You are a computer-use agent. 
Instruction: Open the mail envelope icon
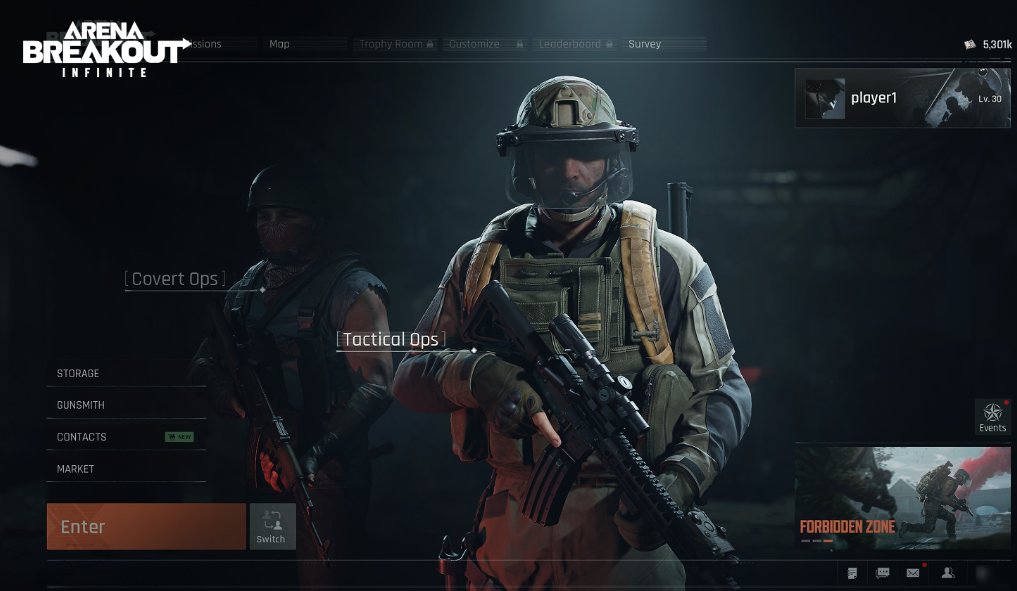tap(913, 573)
